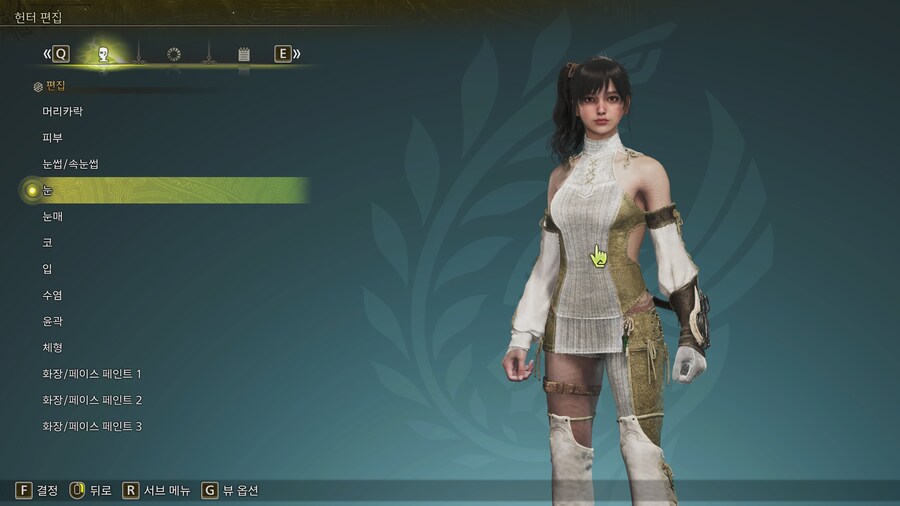Open 화장/페이스 페인트 1
Viewport: 900px width, 506px height.
pos(92,374)
